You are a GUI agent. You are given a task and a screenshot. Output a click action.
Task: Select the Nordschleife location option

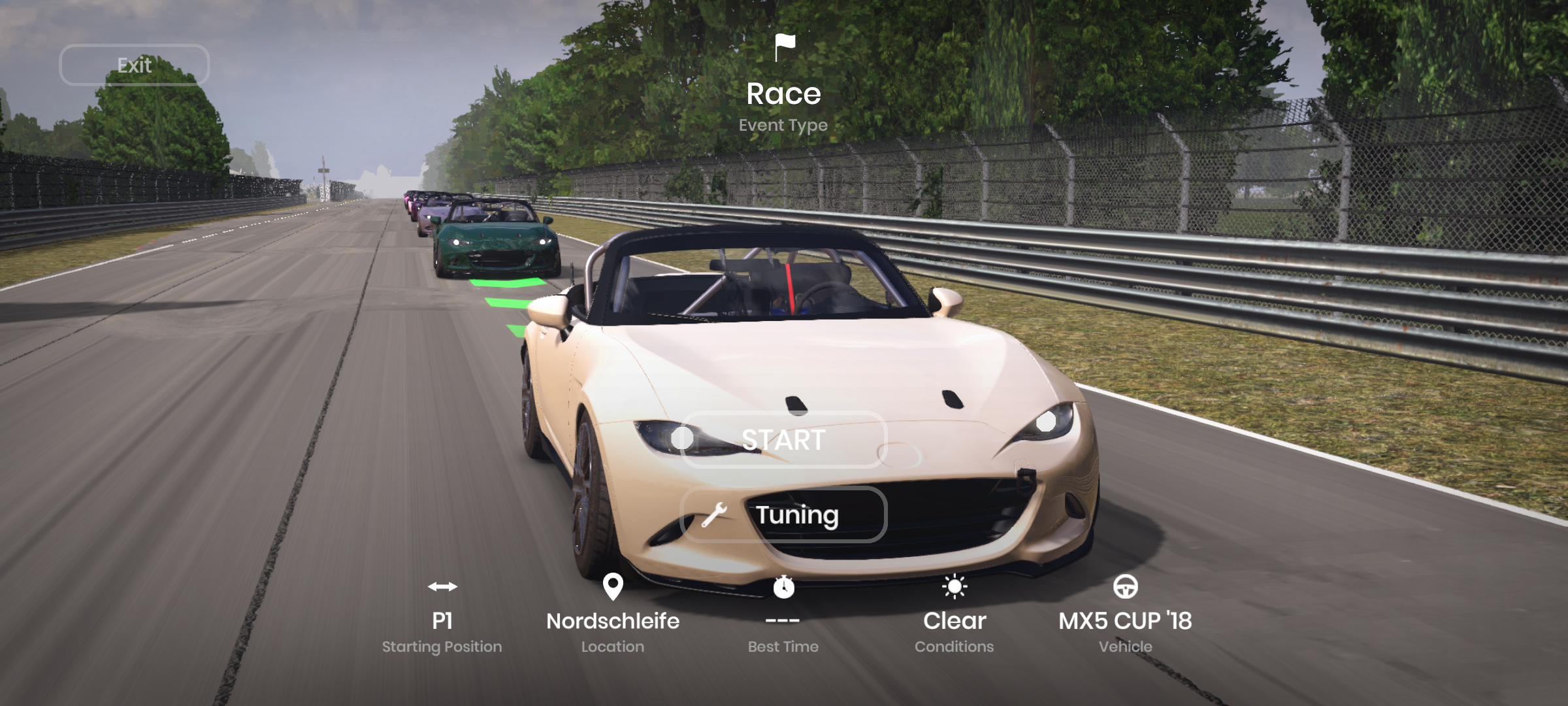click(x=612, y=620)
